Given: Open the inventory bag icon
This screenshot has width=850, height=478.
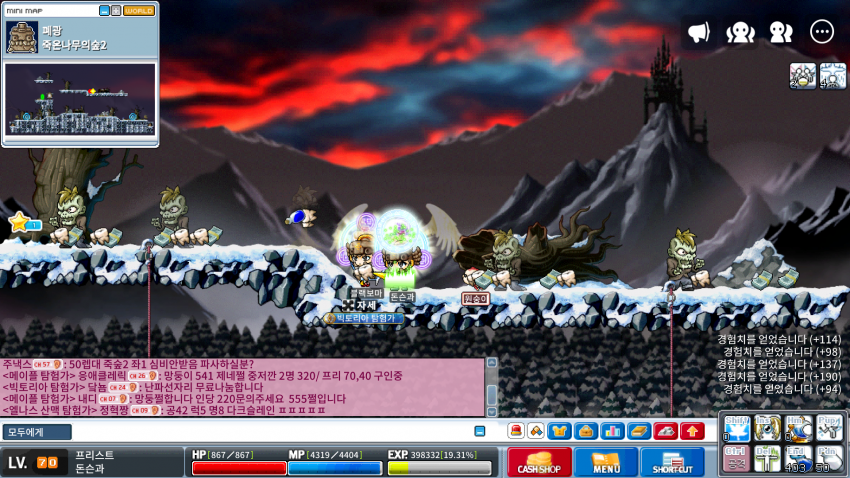Looking at the screenshot, I should 586,431.
